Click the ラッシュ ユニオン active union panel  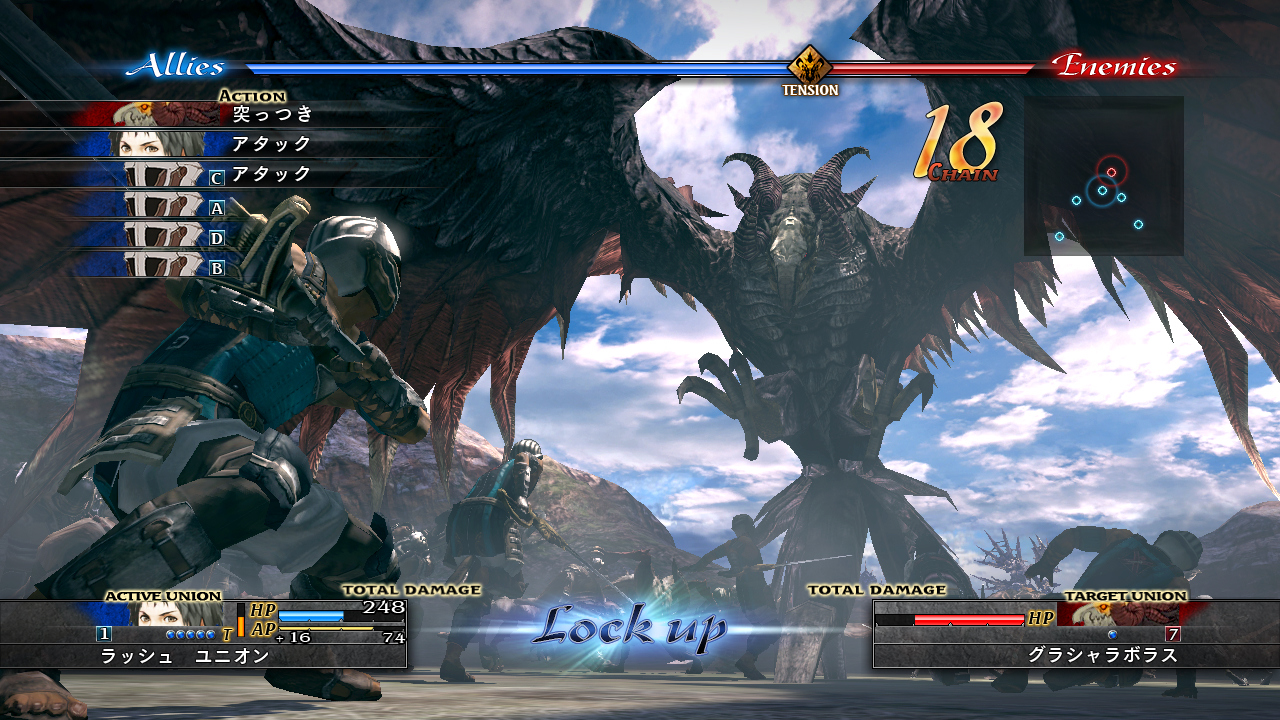(x=204, y=634)
